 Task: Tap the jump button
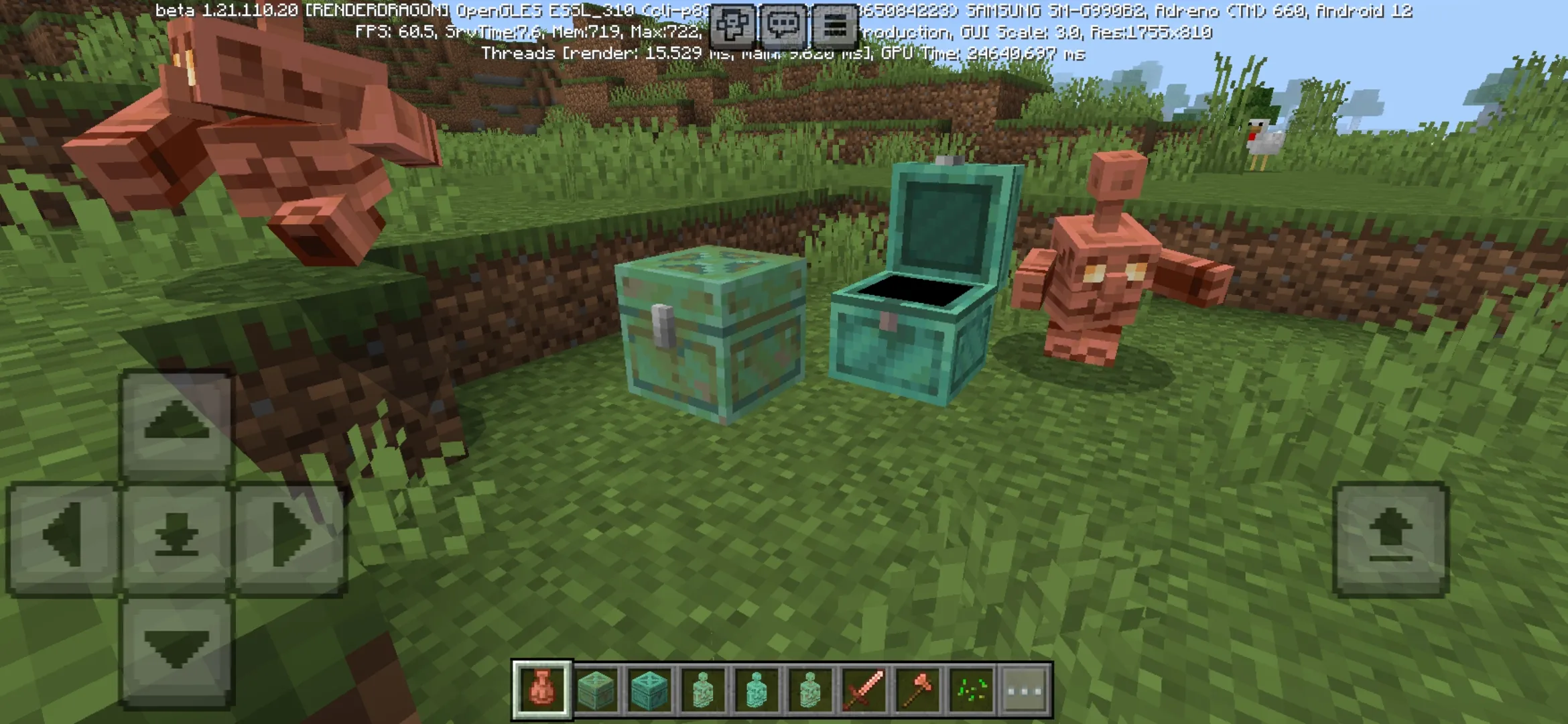pyautogui.click(x=1391, y=538)
